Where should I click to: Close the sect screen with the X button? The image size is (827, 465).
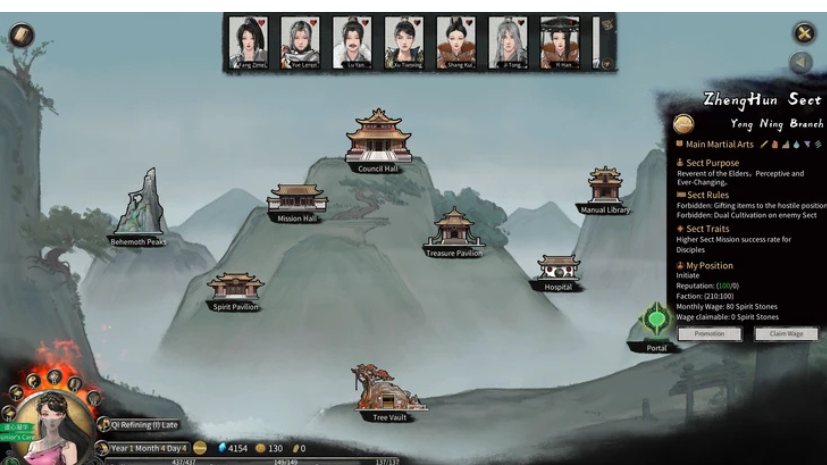[804, 33]
